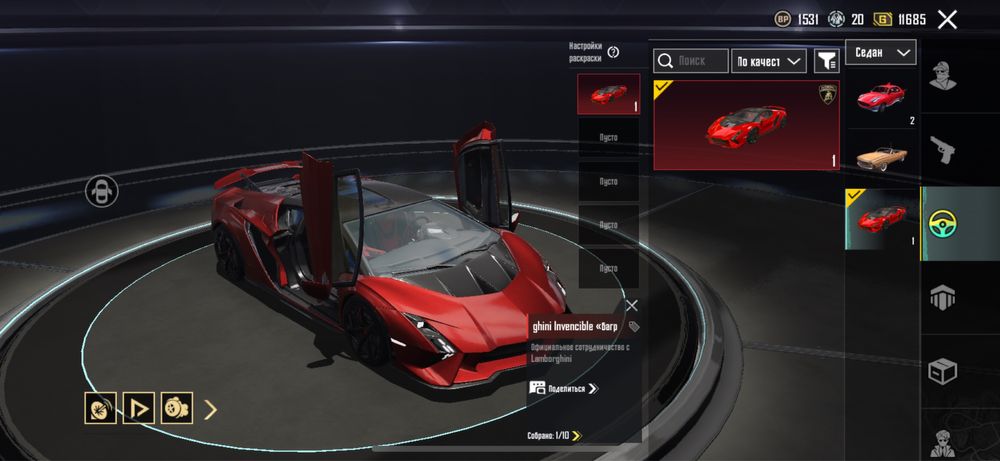Viewport: 1000px width, 461px height.
Task: Open the parachute gear tab
Action: 942,296
